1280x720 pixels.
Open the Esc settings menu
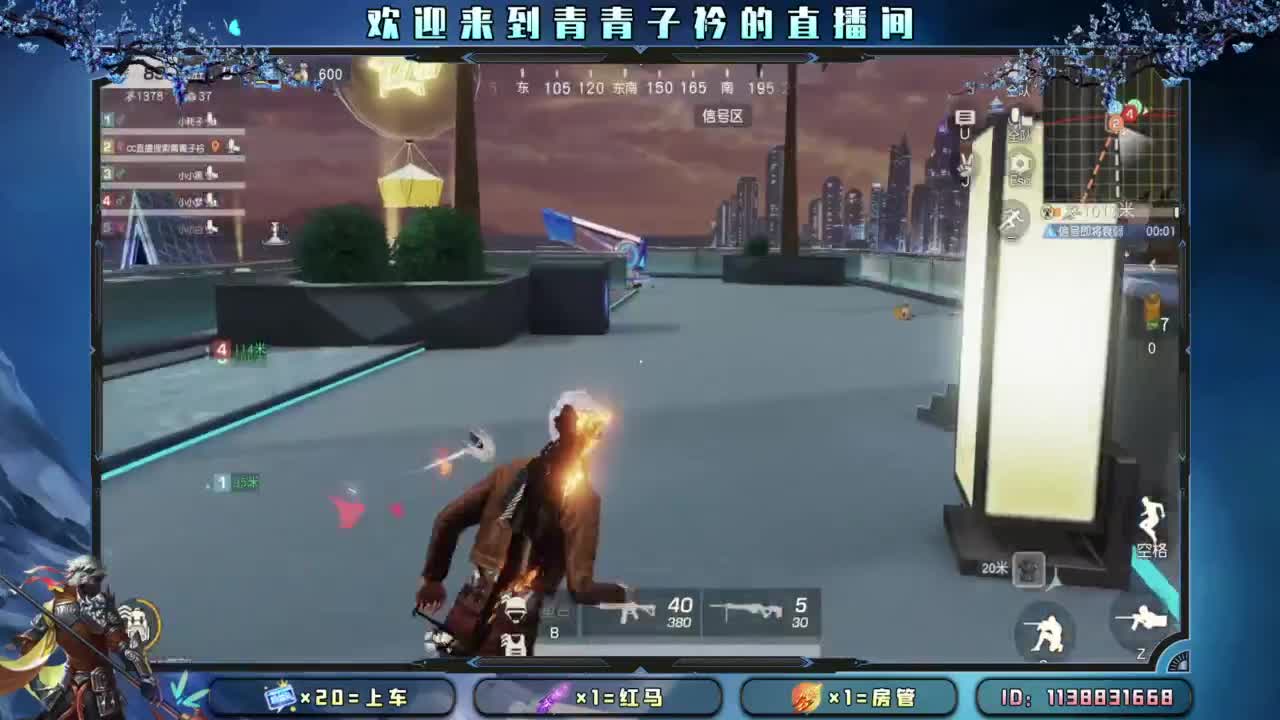click(1018, 165)
